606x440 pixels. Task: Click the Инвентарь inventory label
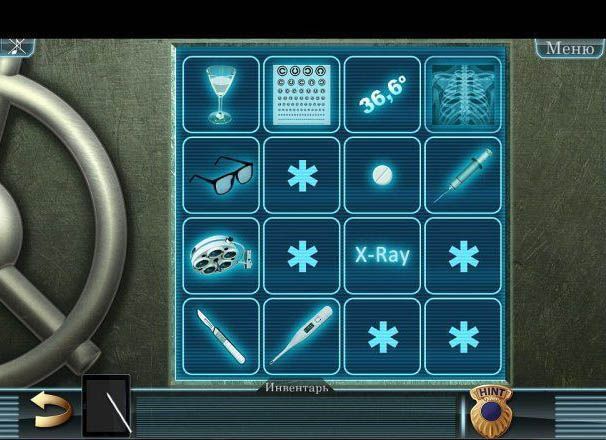click(297, 387)
